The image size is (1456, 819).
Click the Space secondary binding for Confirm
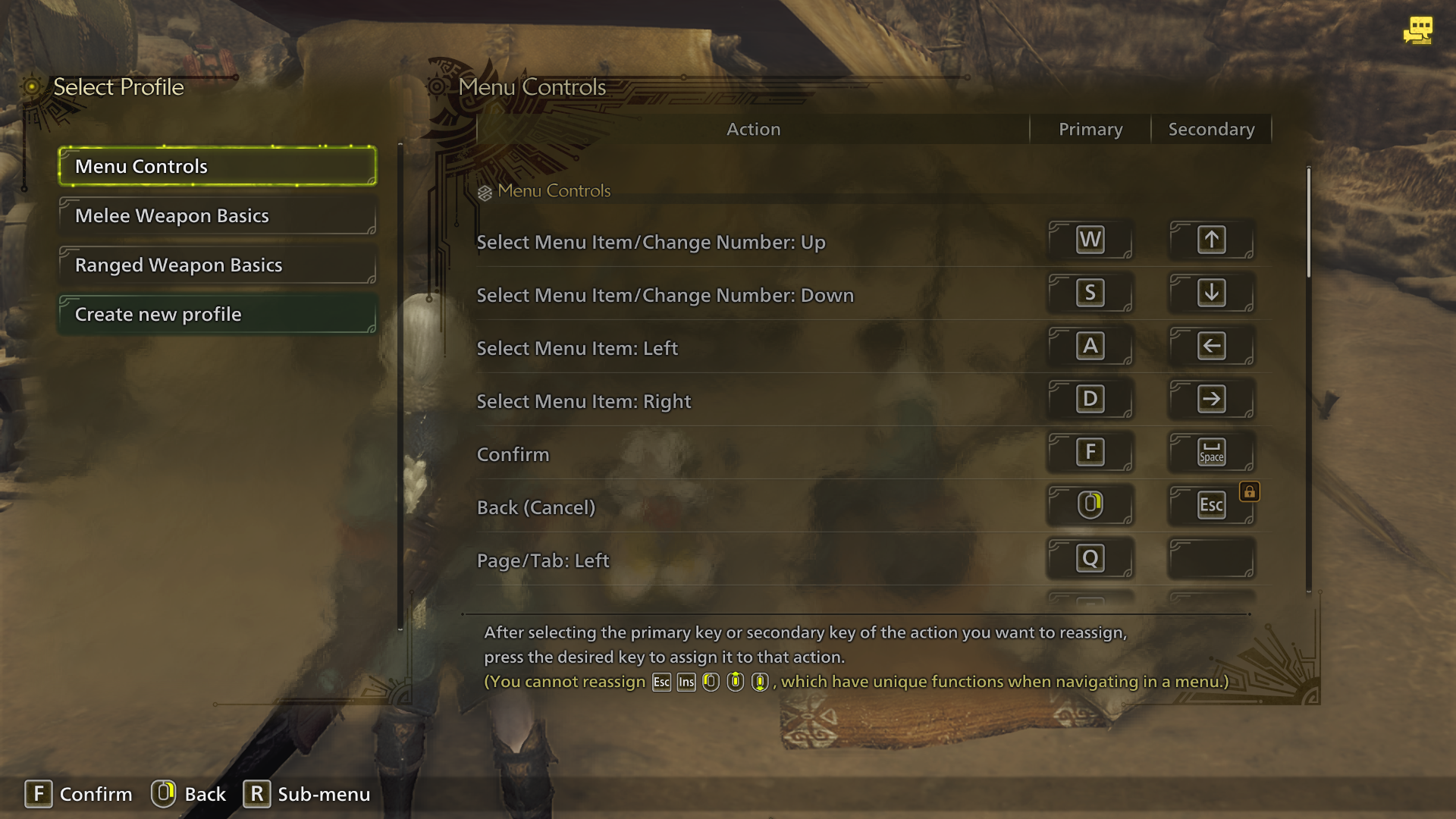1211,451
